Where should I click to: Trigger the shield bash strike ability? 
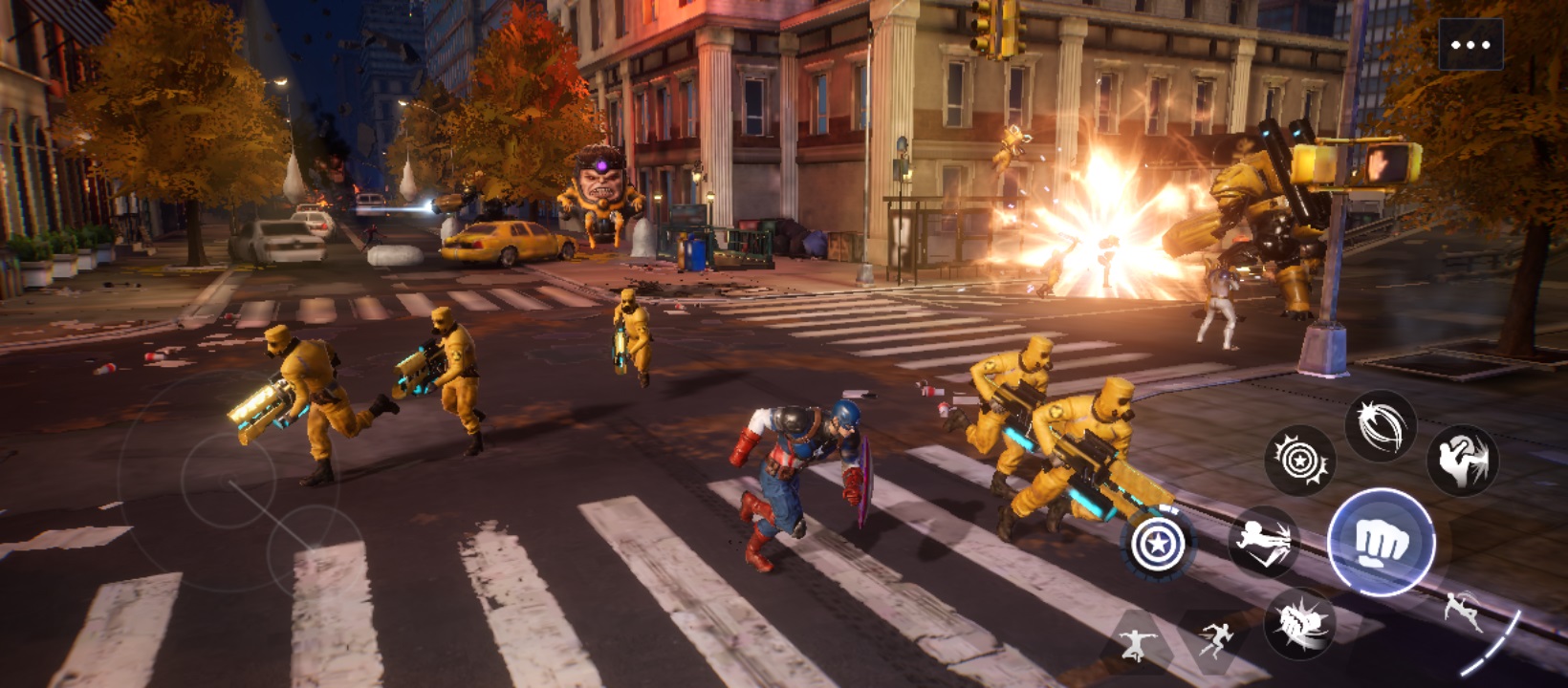click(x=1463, y=460)
